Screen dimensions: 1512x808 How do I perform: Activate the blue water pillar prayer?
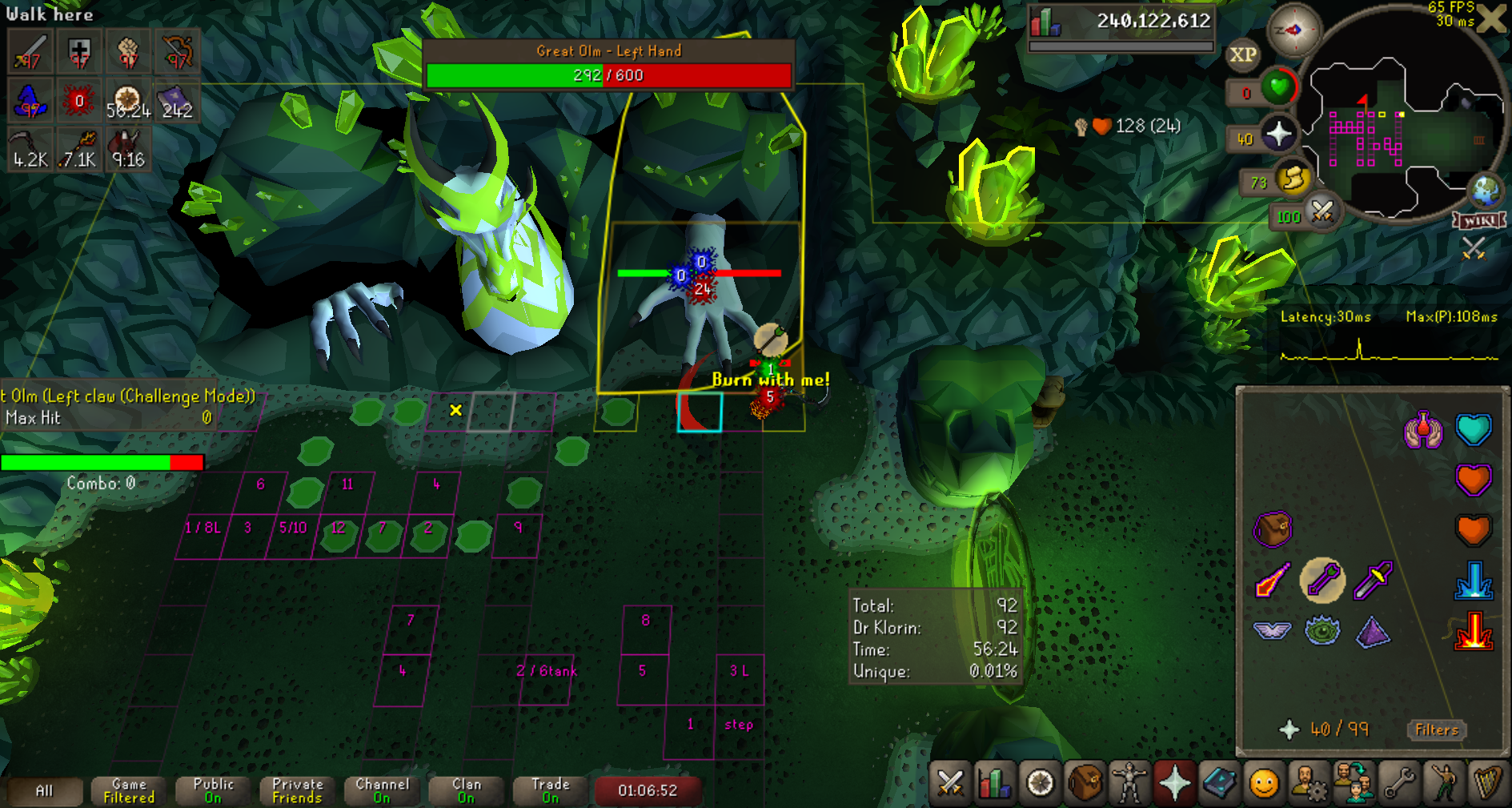pos(1473,581)
